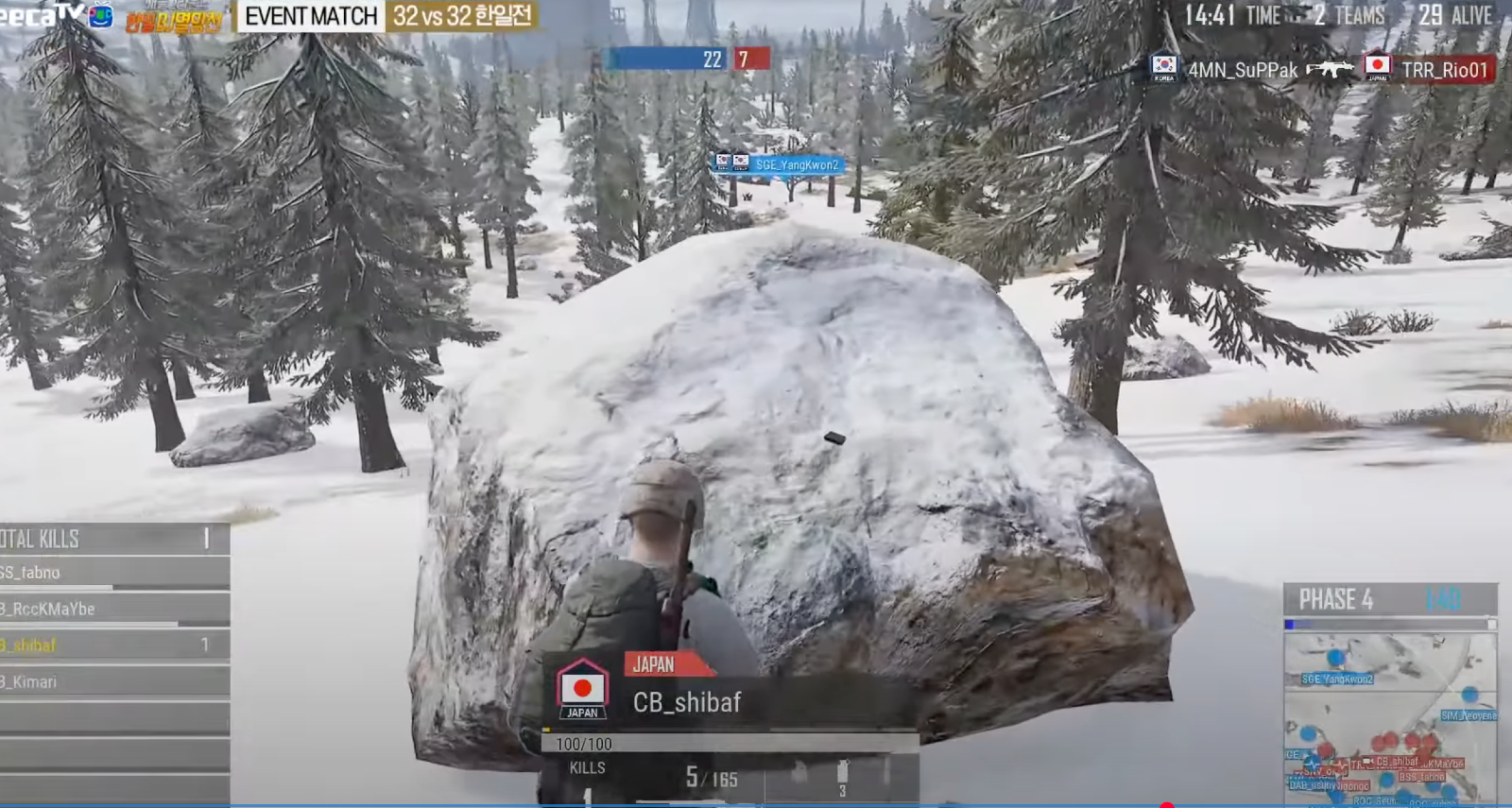Click the BSS_fabno label on the minimap
This screenshot has width=1512, height=808.
(1421, 777)
